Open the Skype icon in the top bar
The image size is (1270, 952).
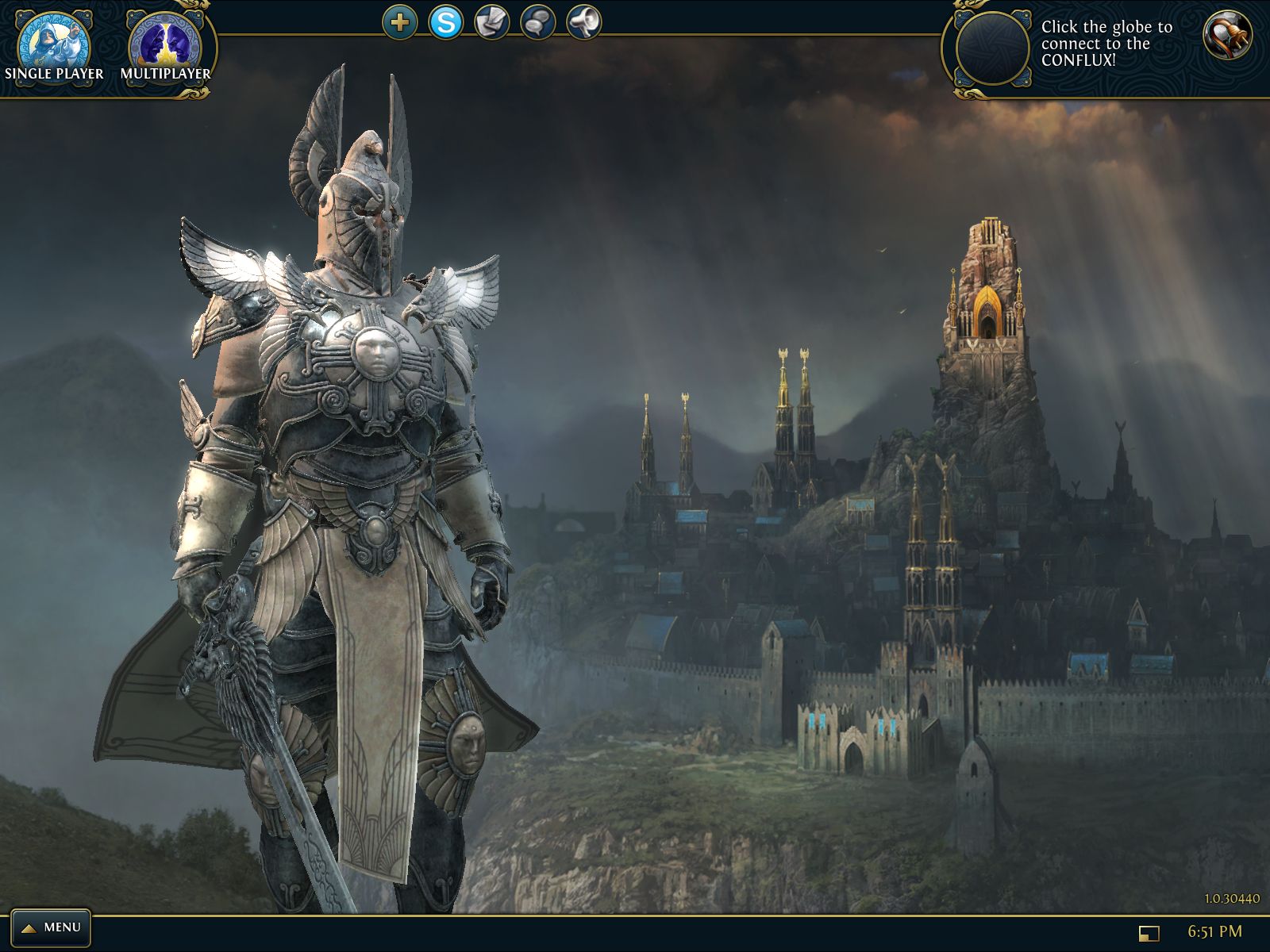click(x=446, y=22)
